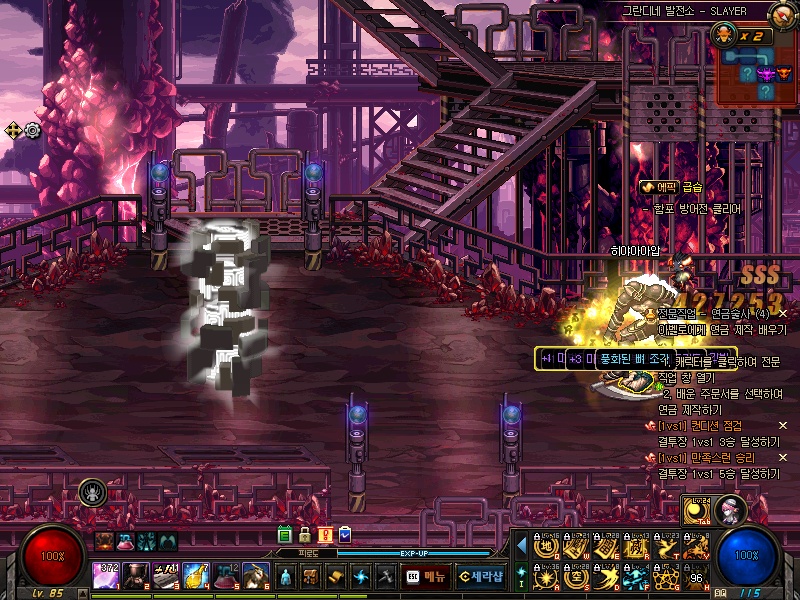The image size is (800, 600).
Task: Select the golden item in hotbar slot 4
Action: tap(194, 576)
